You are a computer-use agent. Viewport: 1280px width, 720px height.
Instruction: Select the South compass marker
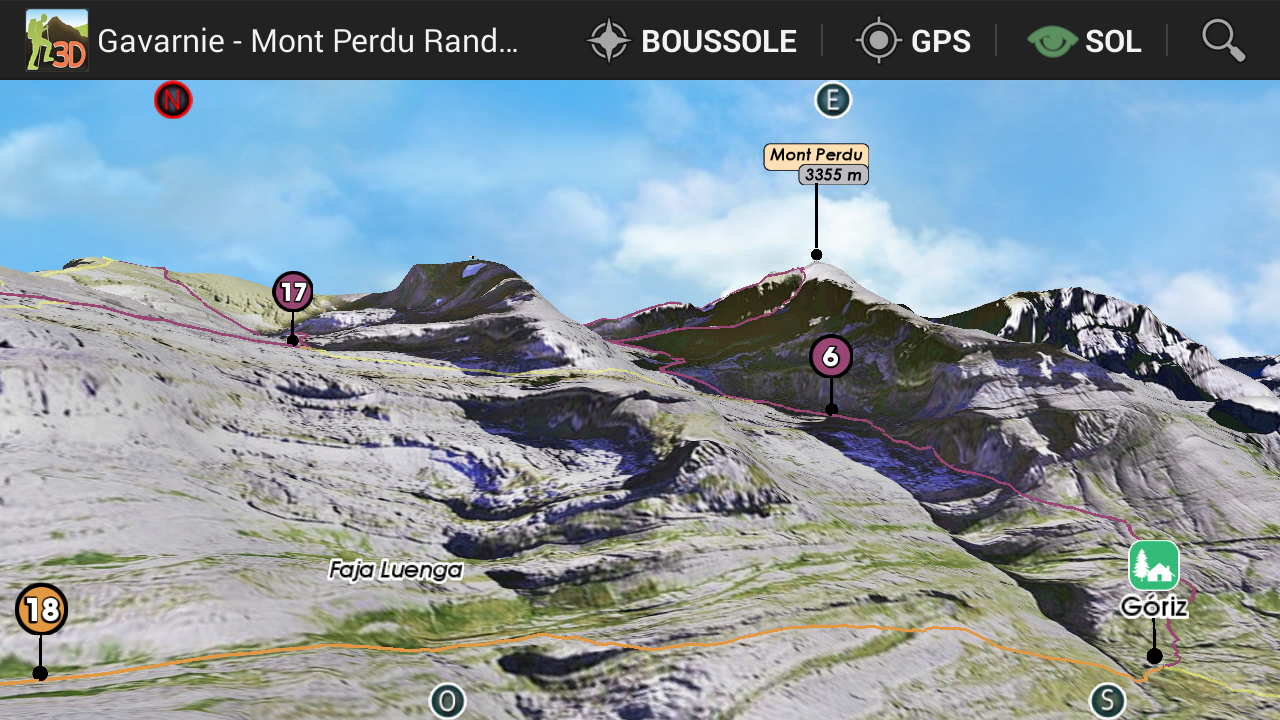click(1107, 700)
